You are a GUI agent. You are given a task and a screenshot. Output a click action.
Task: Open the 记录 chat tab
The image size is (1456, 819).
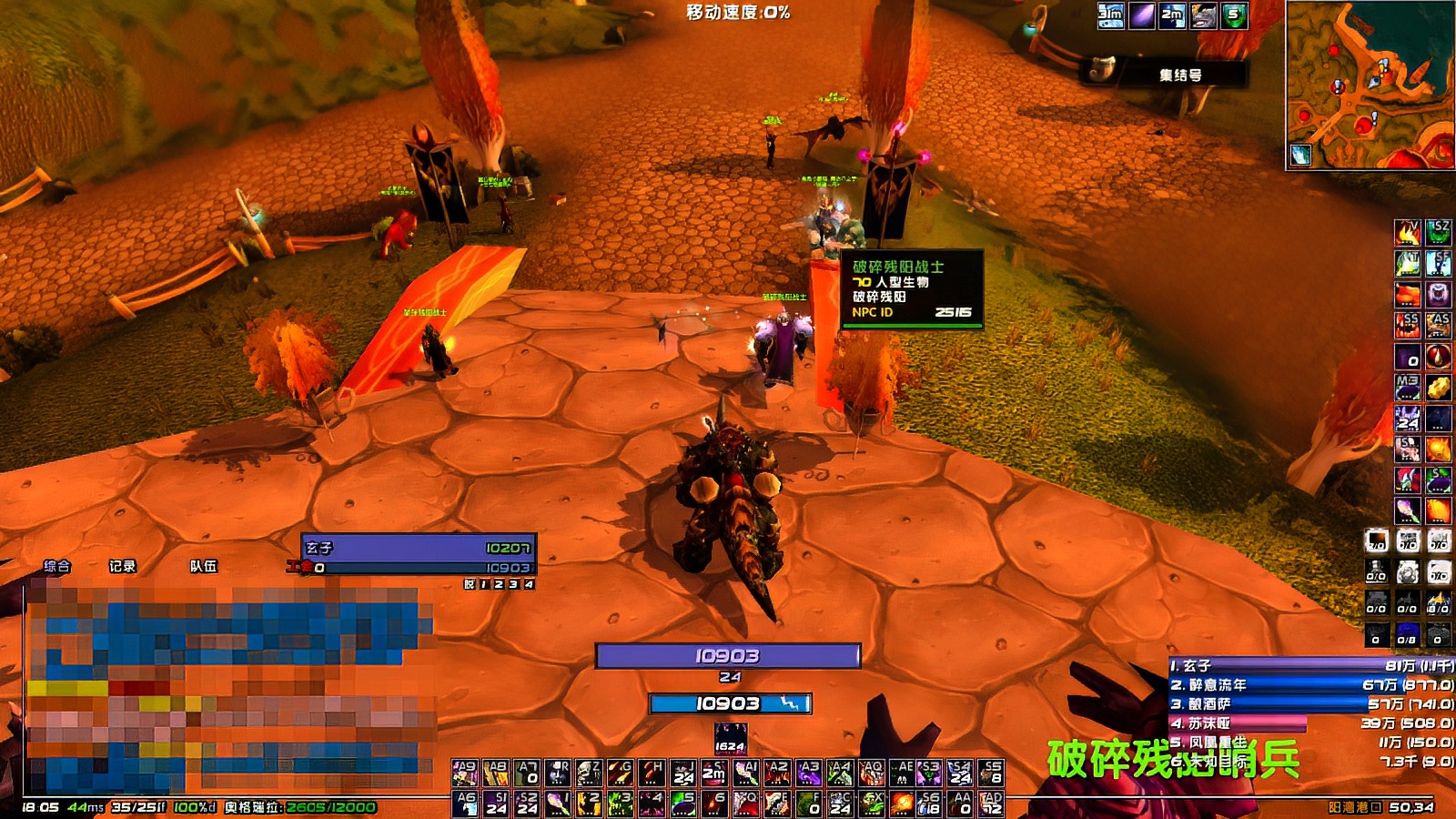coord(122,566)
